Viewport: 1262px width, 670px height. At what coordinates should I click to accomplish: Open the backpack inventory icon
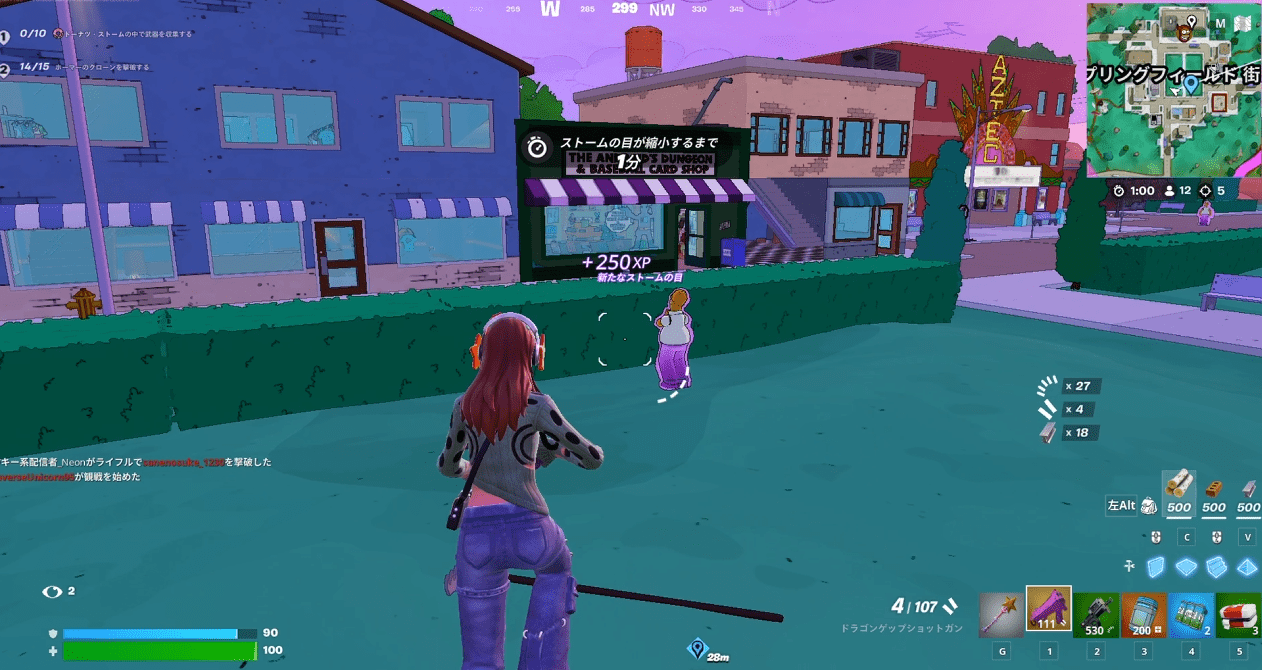(1149, 506)
